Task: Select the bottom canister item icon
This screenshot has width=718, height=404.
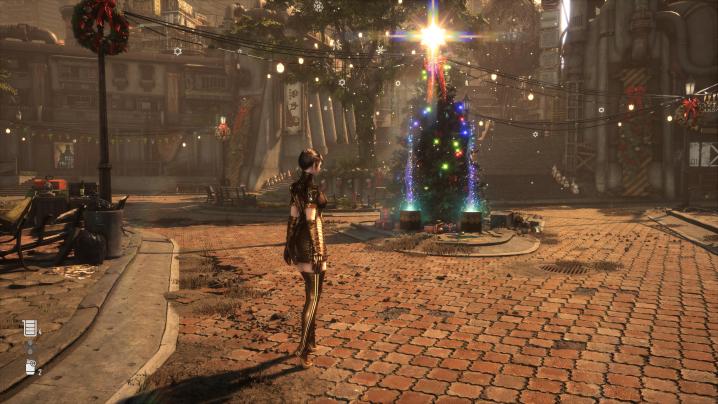Action: coord(30,367)
